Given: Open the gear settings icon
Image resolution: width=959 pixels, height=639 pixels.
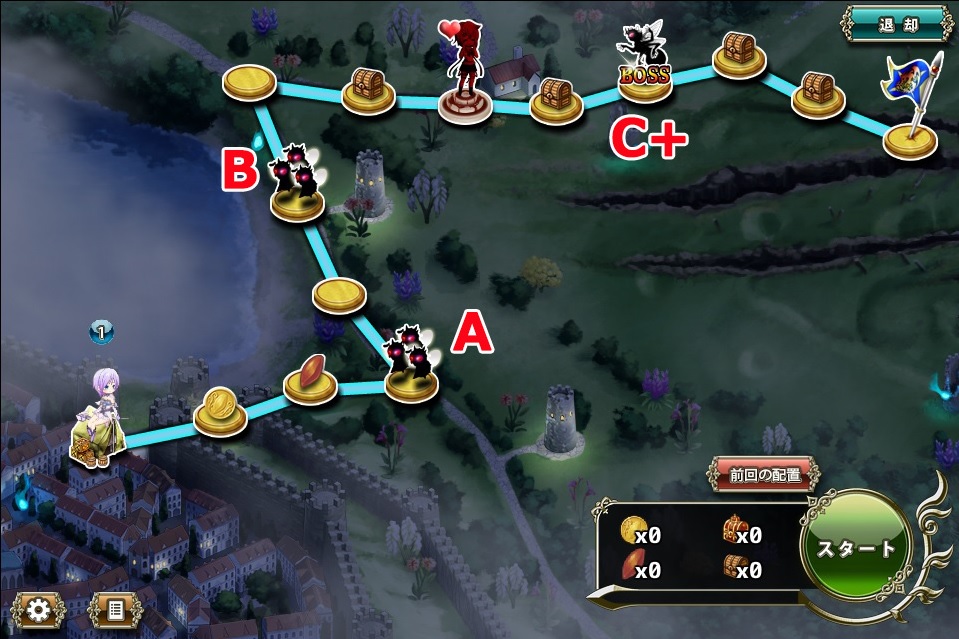Looking at the screenshot, I should tap(40, 609).
